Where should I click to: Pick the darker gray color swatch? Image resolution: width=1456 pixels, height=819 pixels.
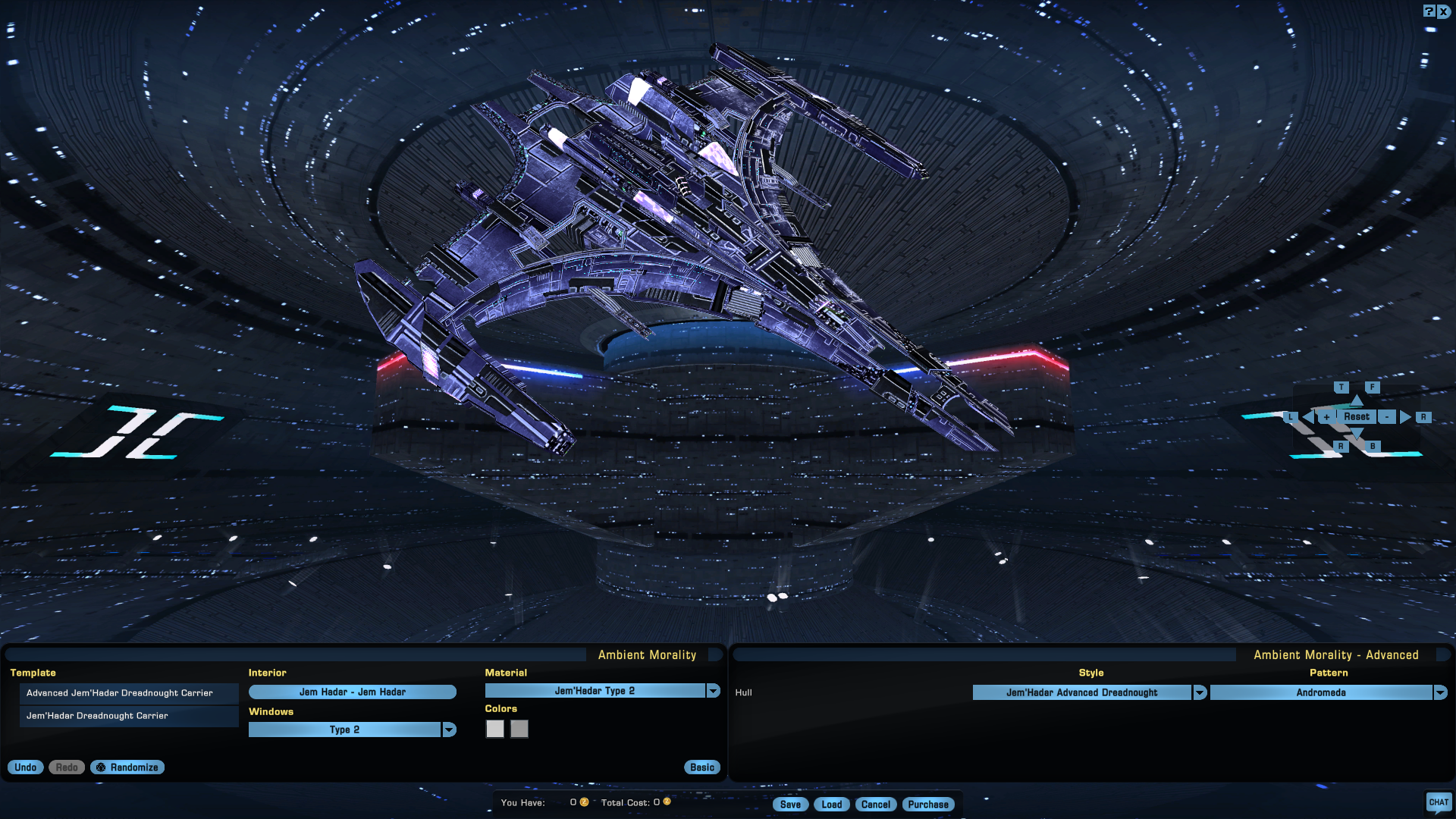pos(519,729)
